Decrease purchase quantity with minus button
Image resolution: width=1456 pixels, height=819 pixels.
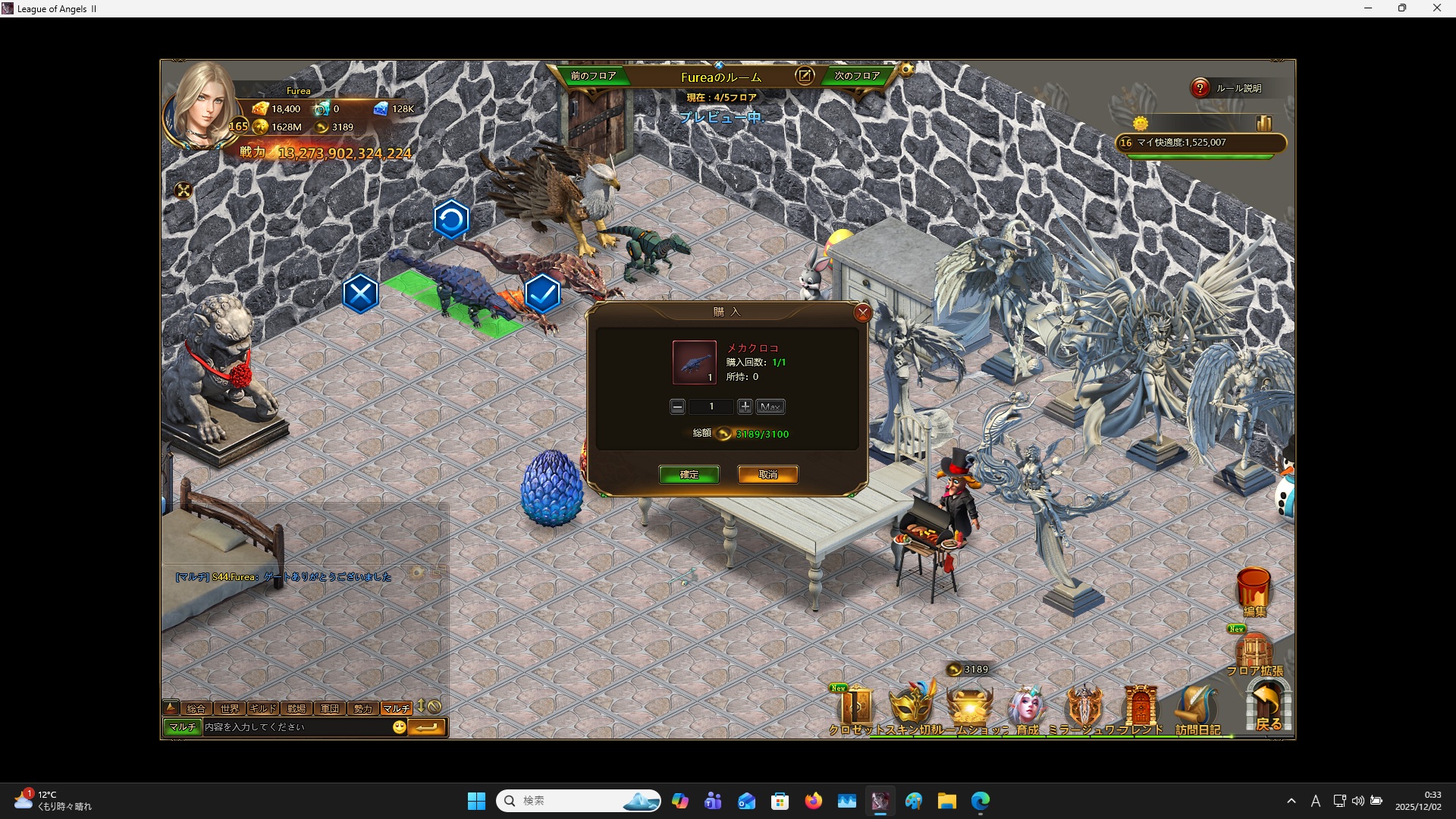[677, 407]
